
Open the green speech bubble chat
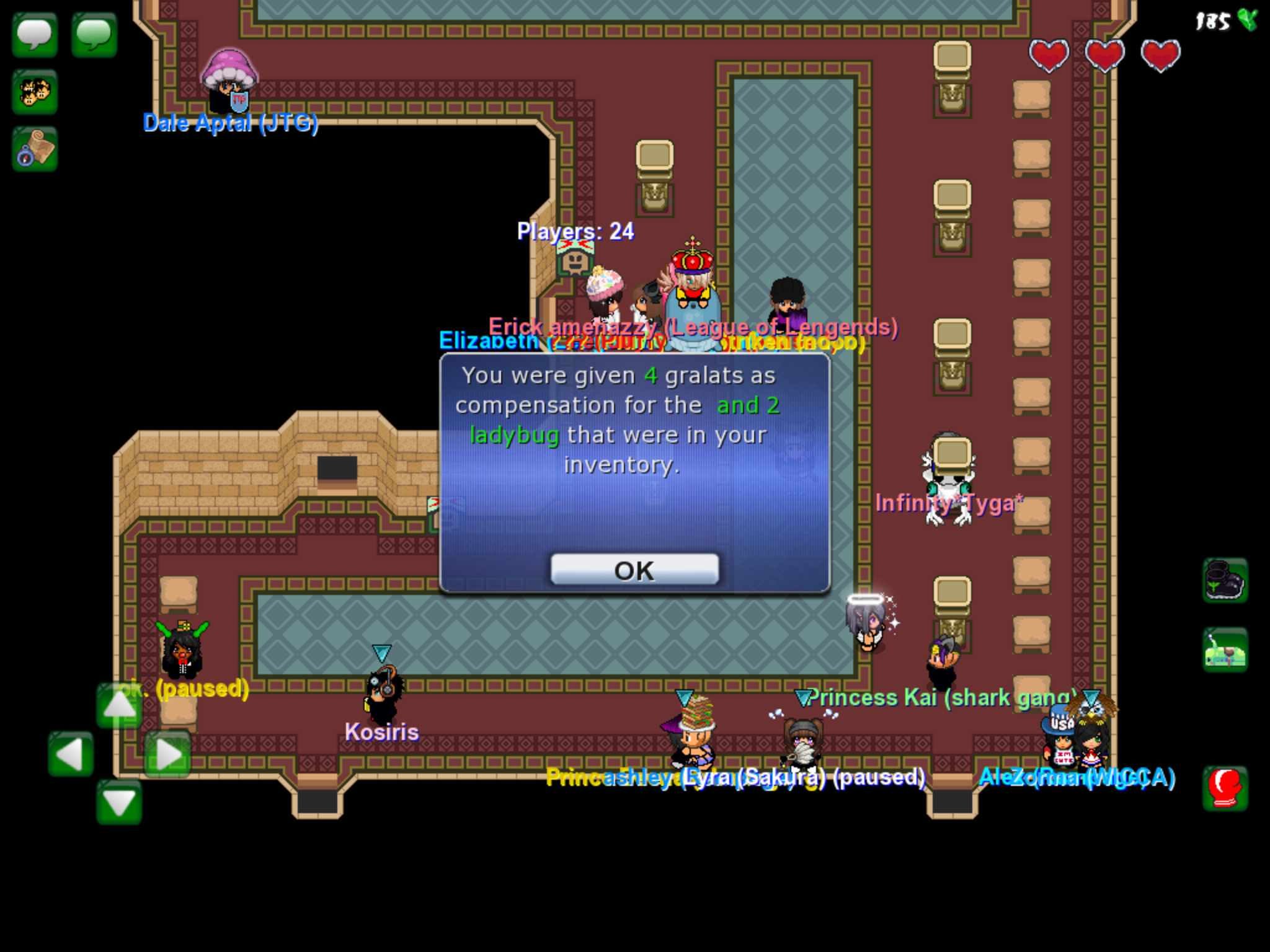point(94,35)
